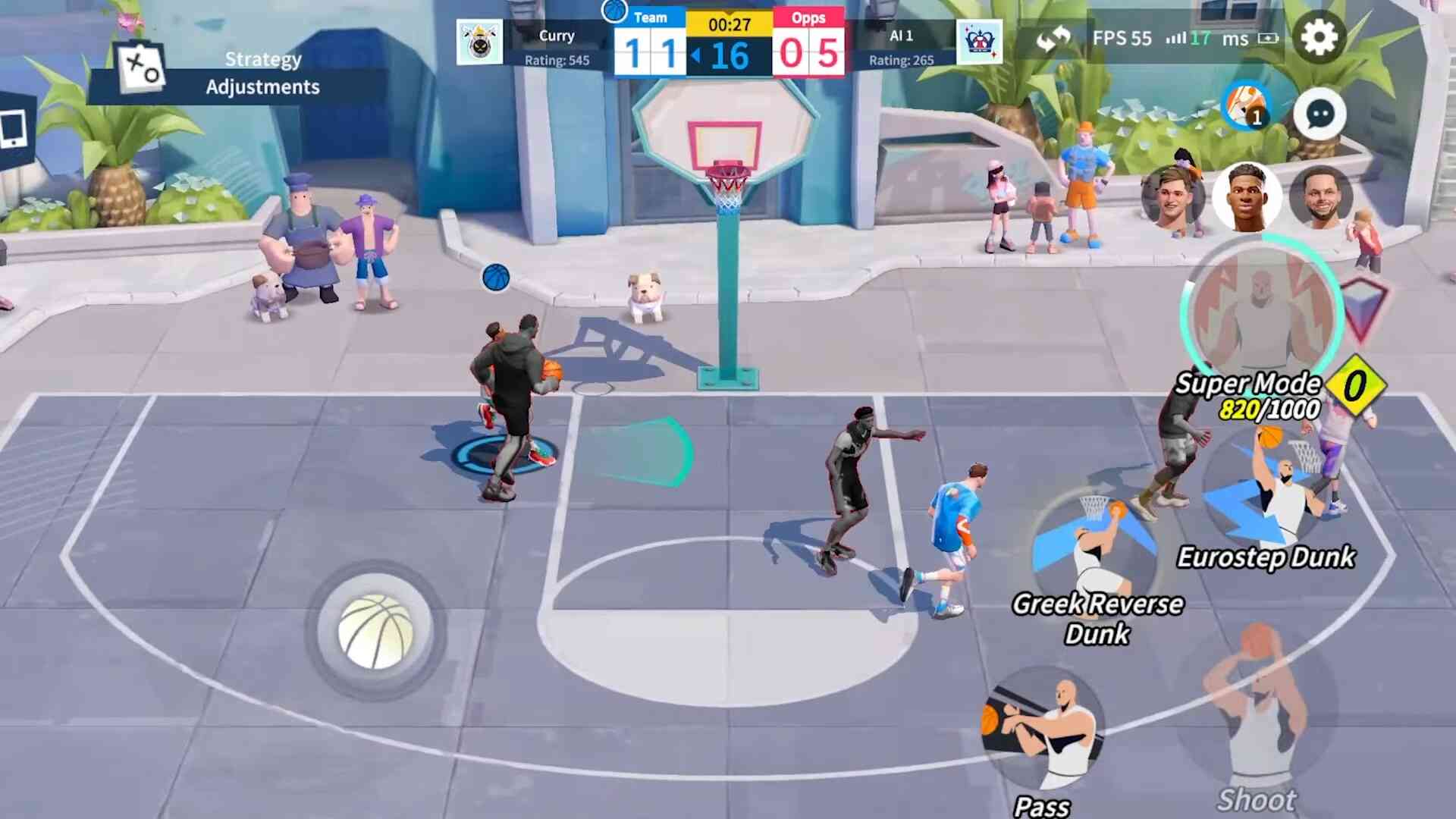The image size is (1456, 819).
Task: Click the Team avatar next to Curry
Action: [479, 42]
